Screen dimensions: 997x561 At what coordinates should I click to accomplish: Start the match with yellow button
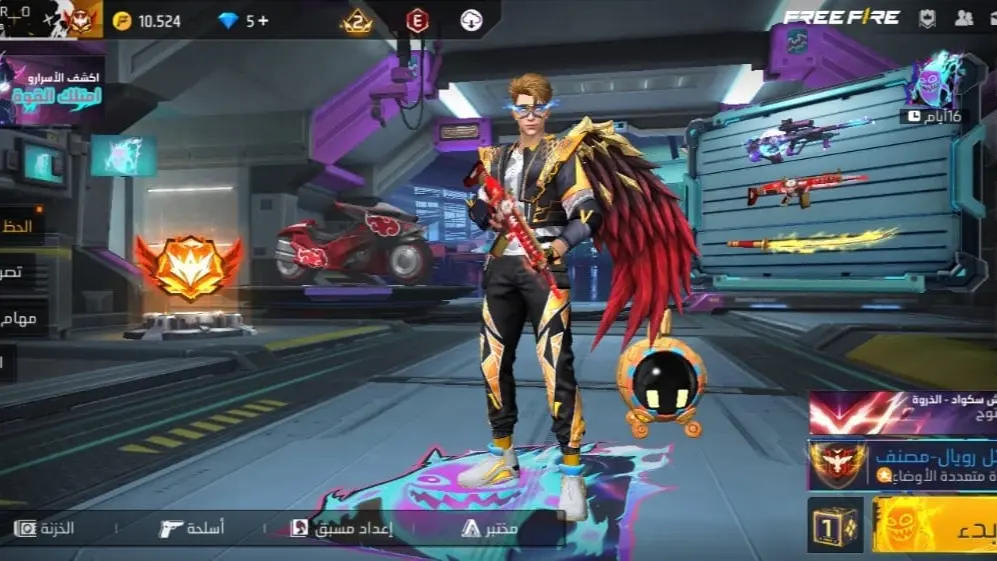934,525
